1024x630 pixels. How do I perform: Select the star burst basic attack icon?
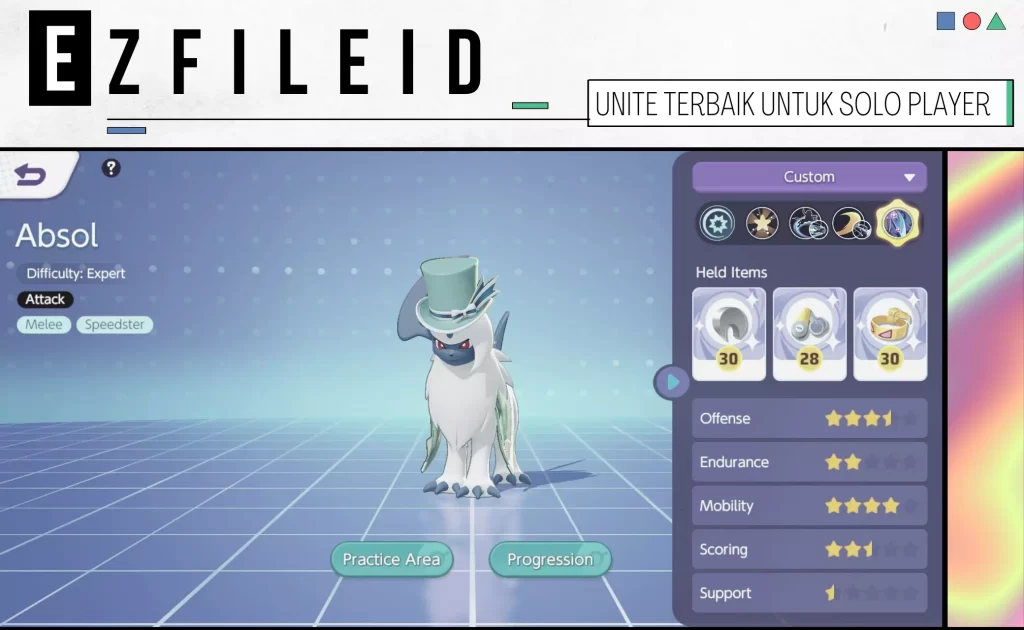[x=762, y=222]
